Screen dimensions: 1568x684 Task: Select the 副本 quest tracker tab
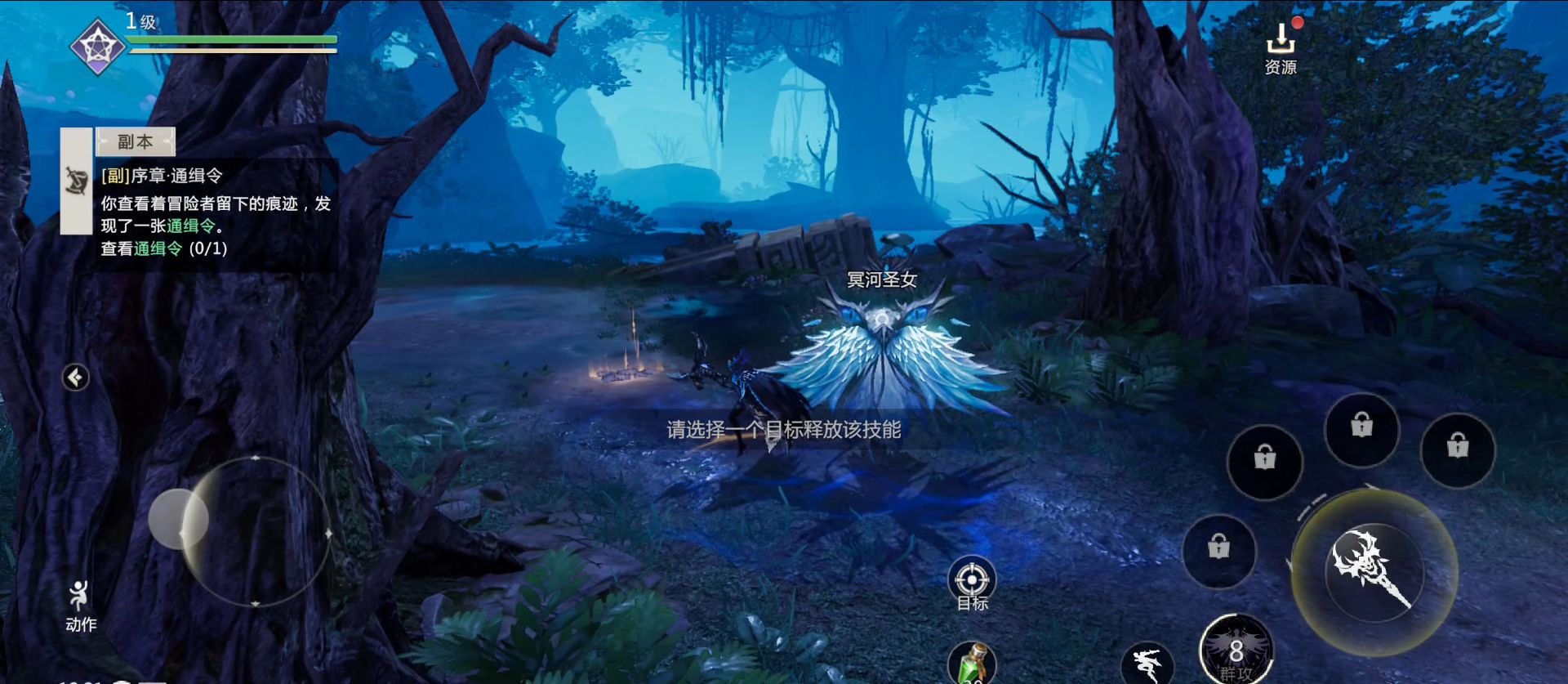(x=136, y=141)
